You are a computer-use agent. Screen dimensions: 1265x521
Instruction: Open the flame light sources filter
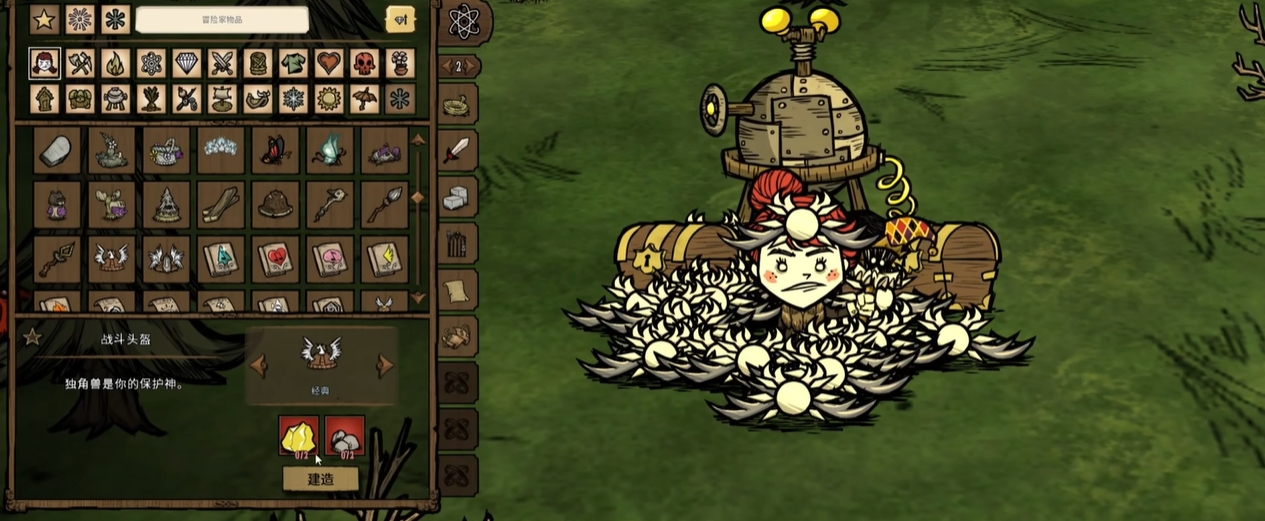tap(116, 64)
